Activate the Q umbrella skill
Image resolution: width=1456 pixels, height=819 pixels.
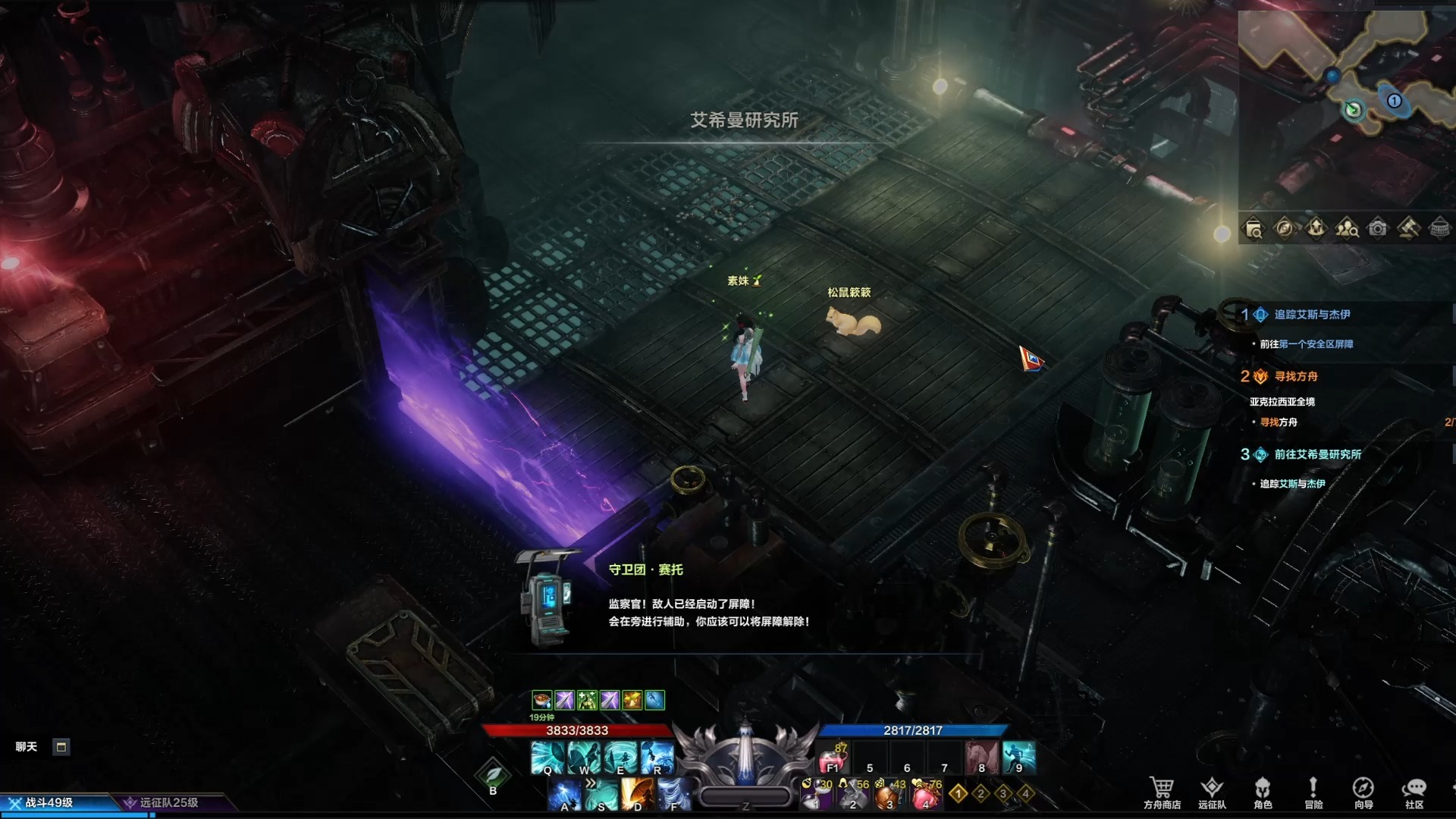pyautogui.click(x=547, y=758)
